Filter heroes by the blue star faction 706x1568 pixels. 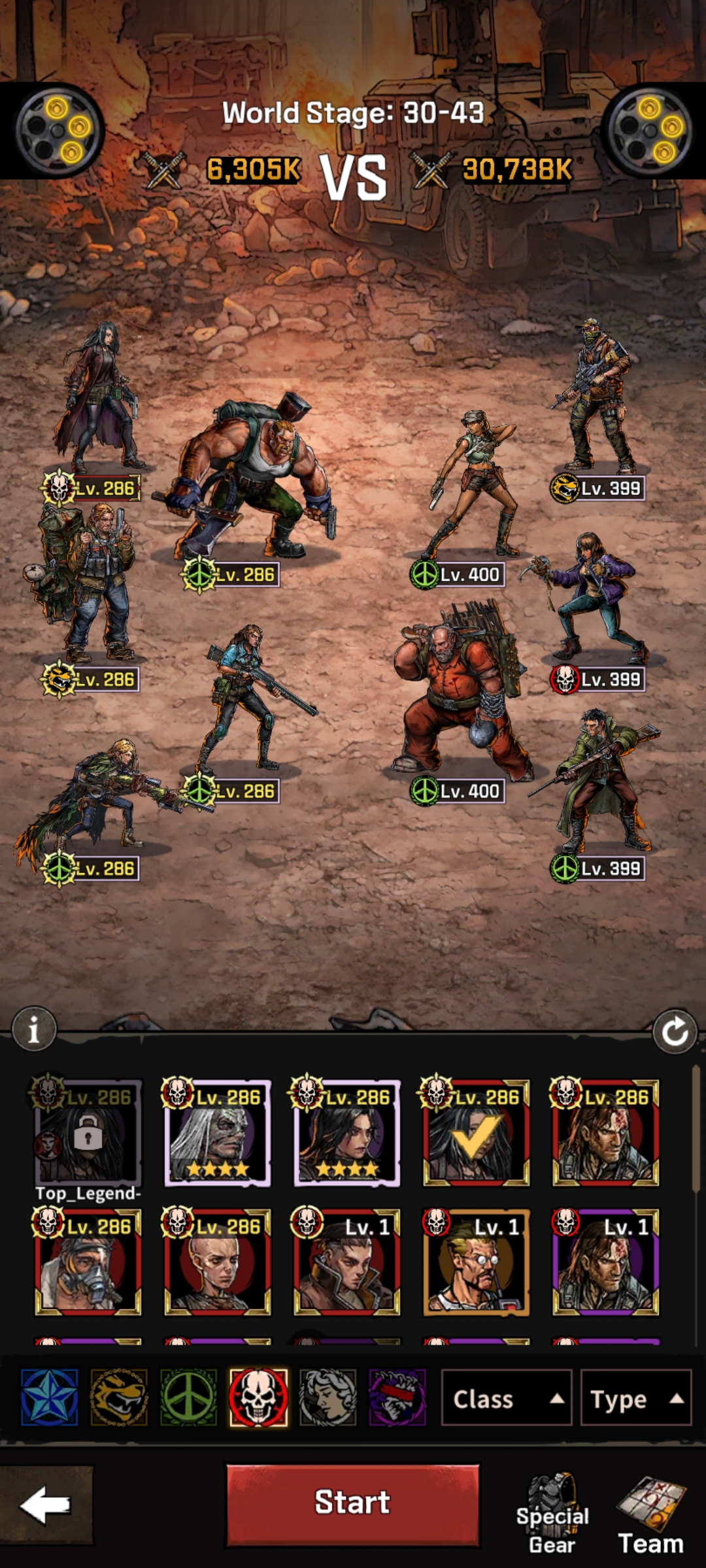[50, 1397]
